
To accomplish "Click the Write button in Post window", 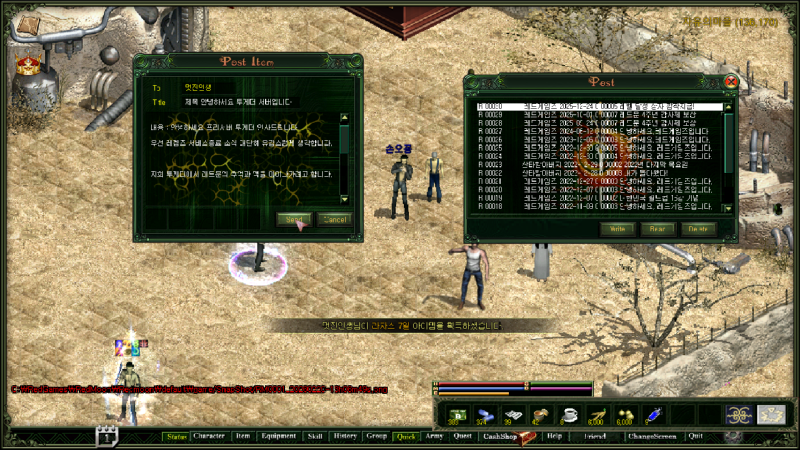I will click(617, 229).
